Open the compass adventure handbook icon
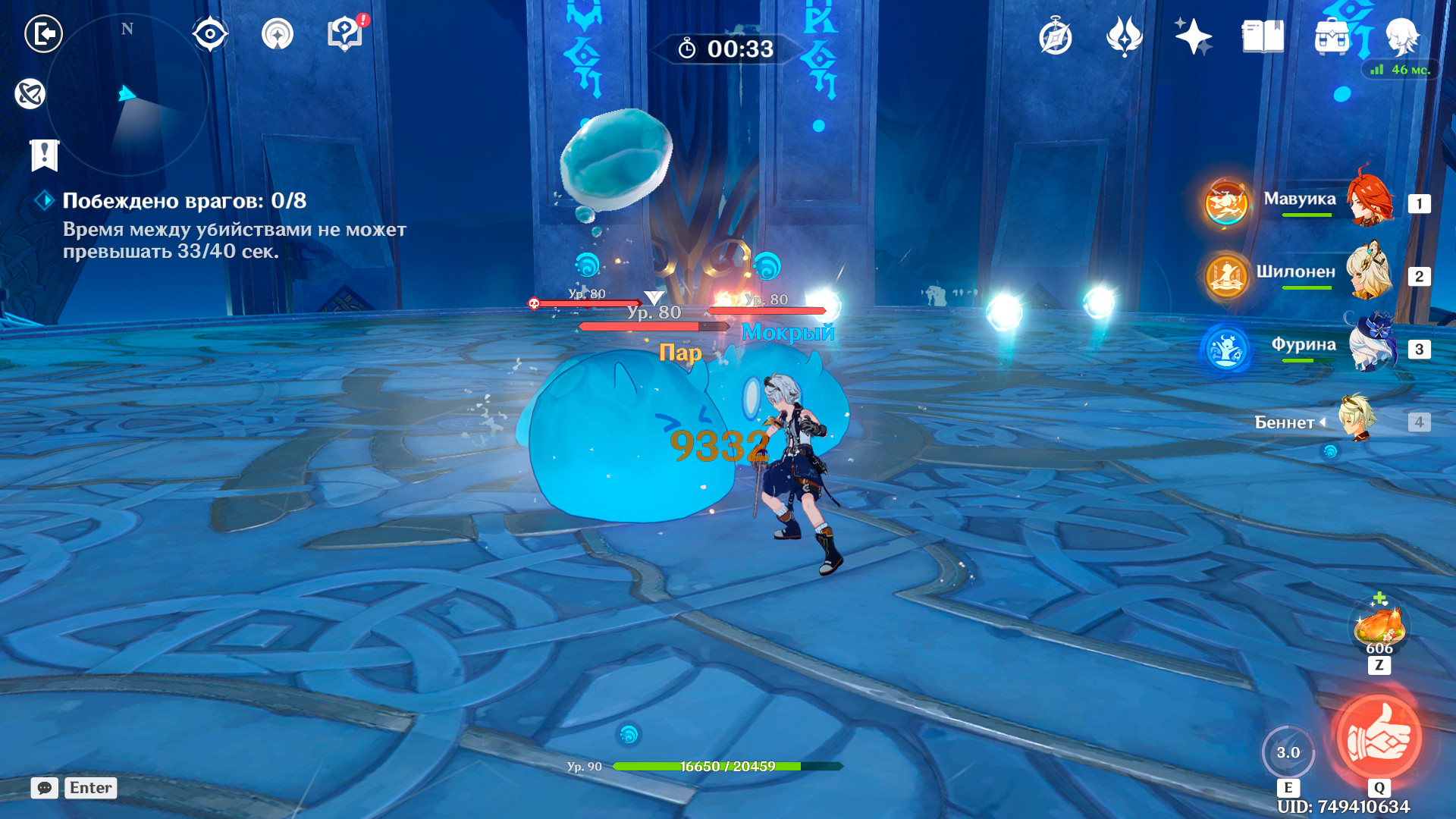The width and height of the screenshot is (1456, 819). coord(1055,37)
